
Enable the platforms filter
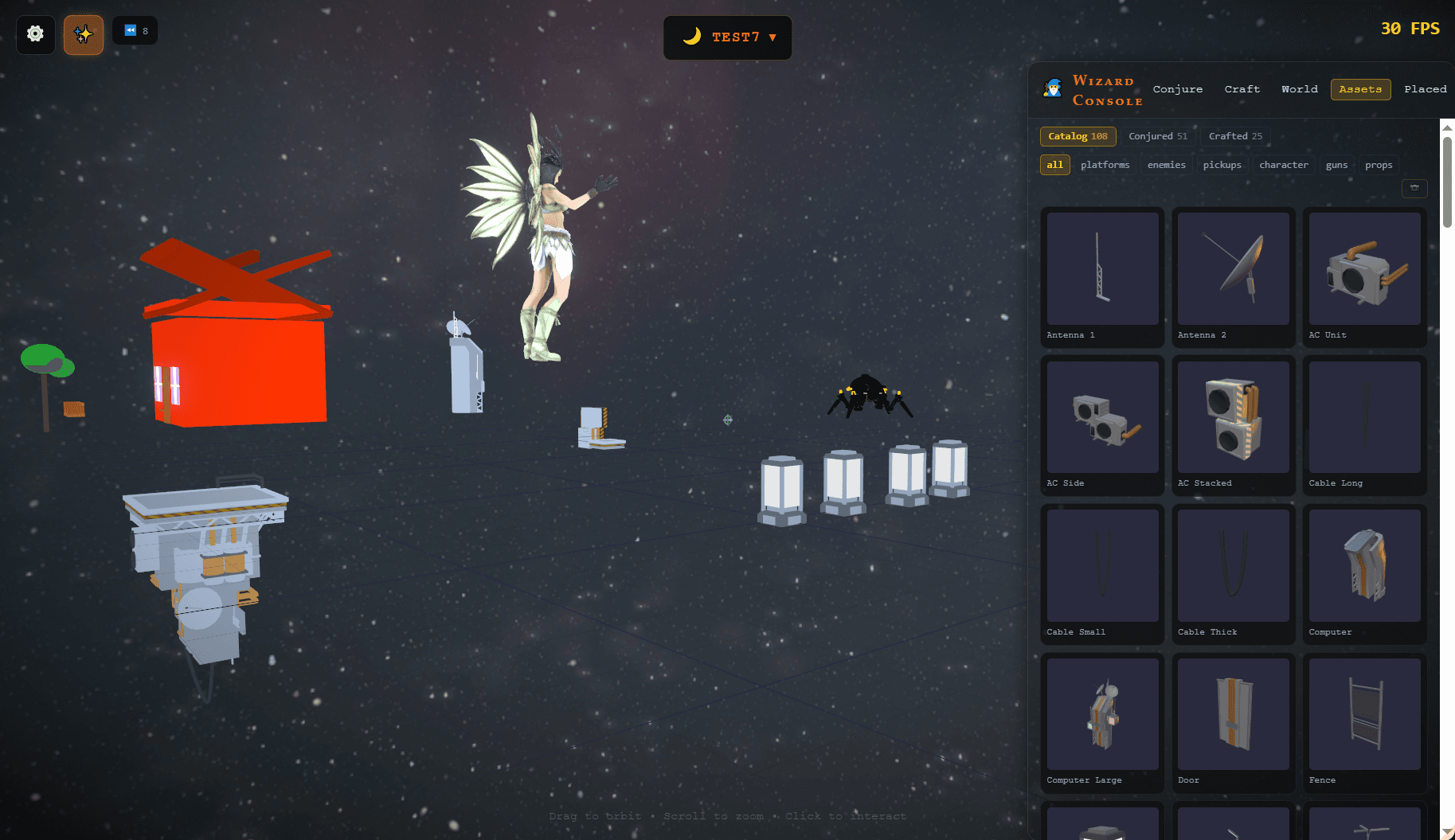coord(1105,165)
